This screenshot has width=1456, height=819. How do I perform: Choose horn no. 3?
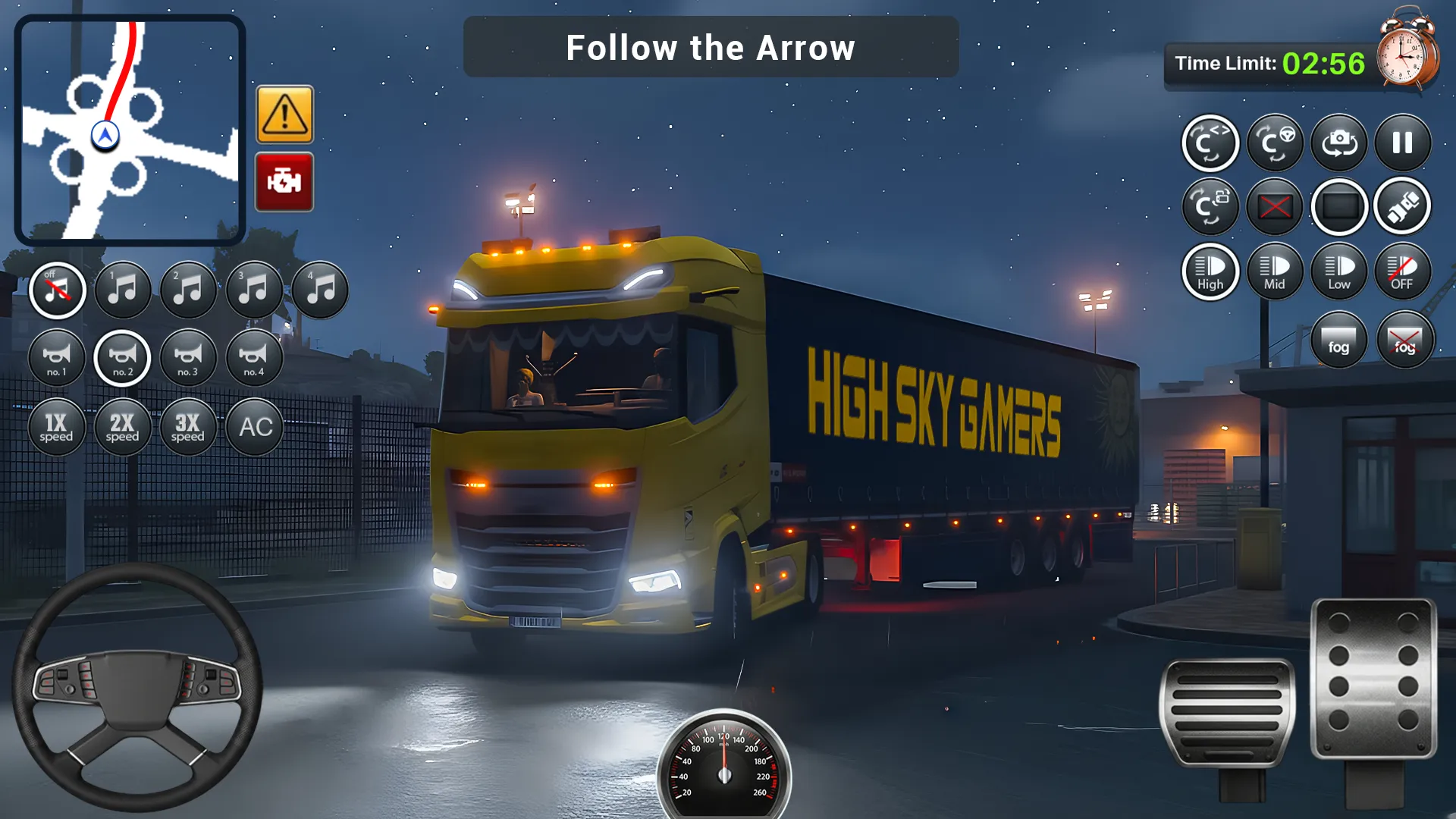[188, 358]
